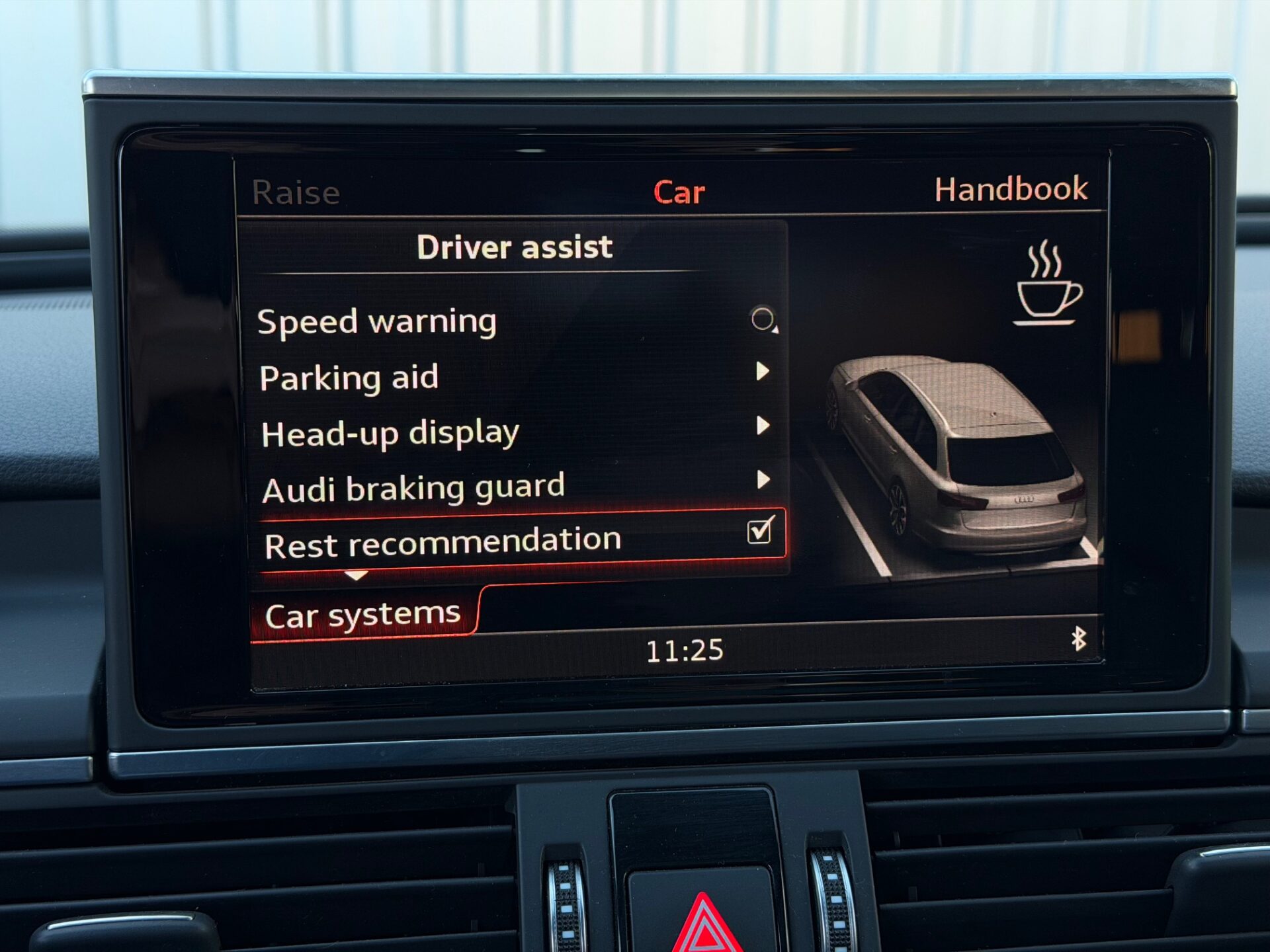Toggle the Rest recommendation checkbox
The height and width of the screenshot is (952, 1270).
pos(760,531)
